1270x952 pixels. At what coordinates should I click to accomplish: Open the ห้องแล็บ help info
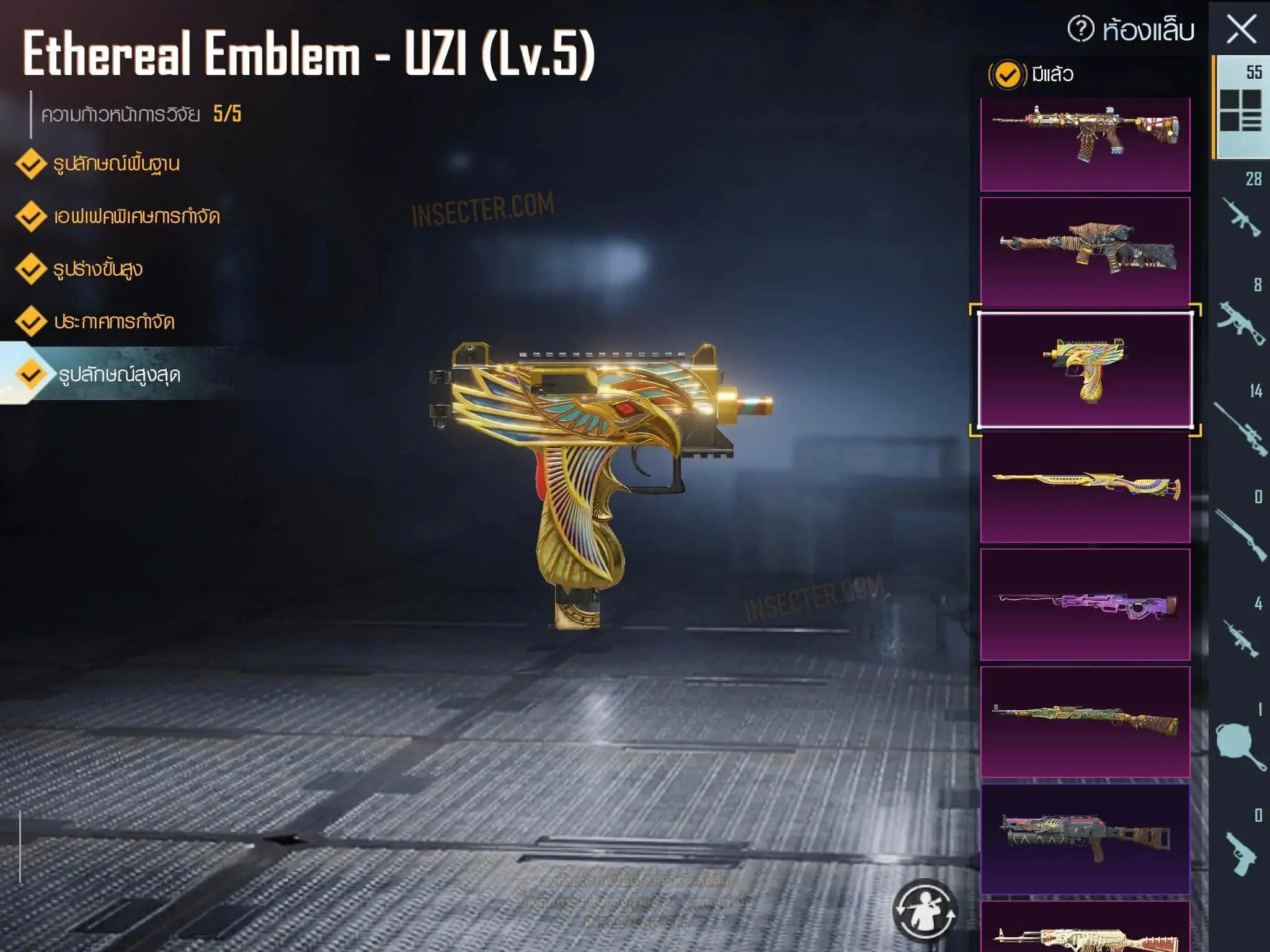[x=1081, y=29]
